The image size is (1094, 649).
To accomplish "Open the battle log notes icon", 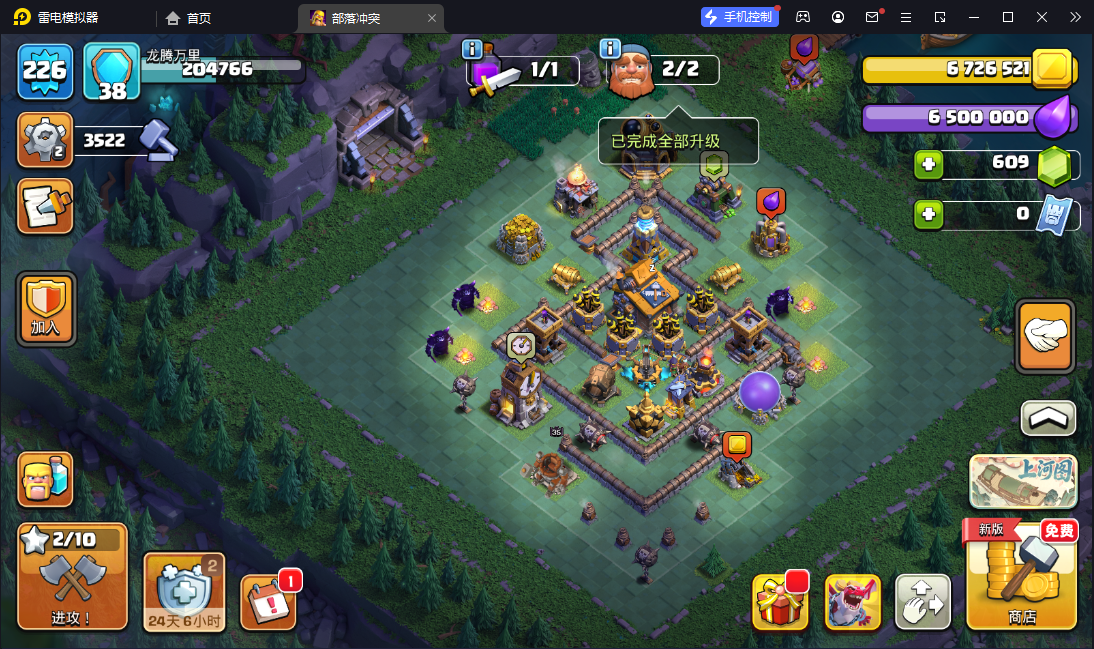I will point(45,206).
